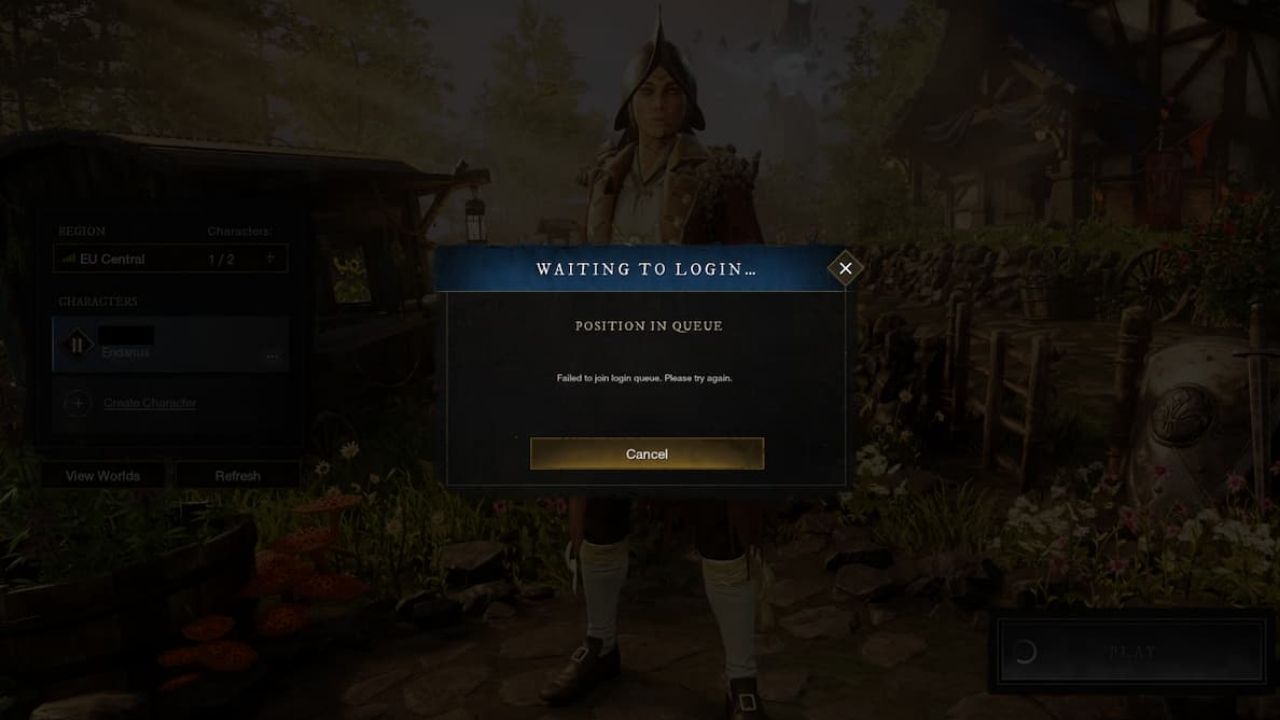The height and width of the screenshot is (720, 1280).
Task: Close the Waiting to Login dialog
Action: click(x=846, y=268)
